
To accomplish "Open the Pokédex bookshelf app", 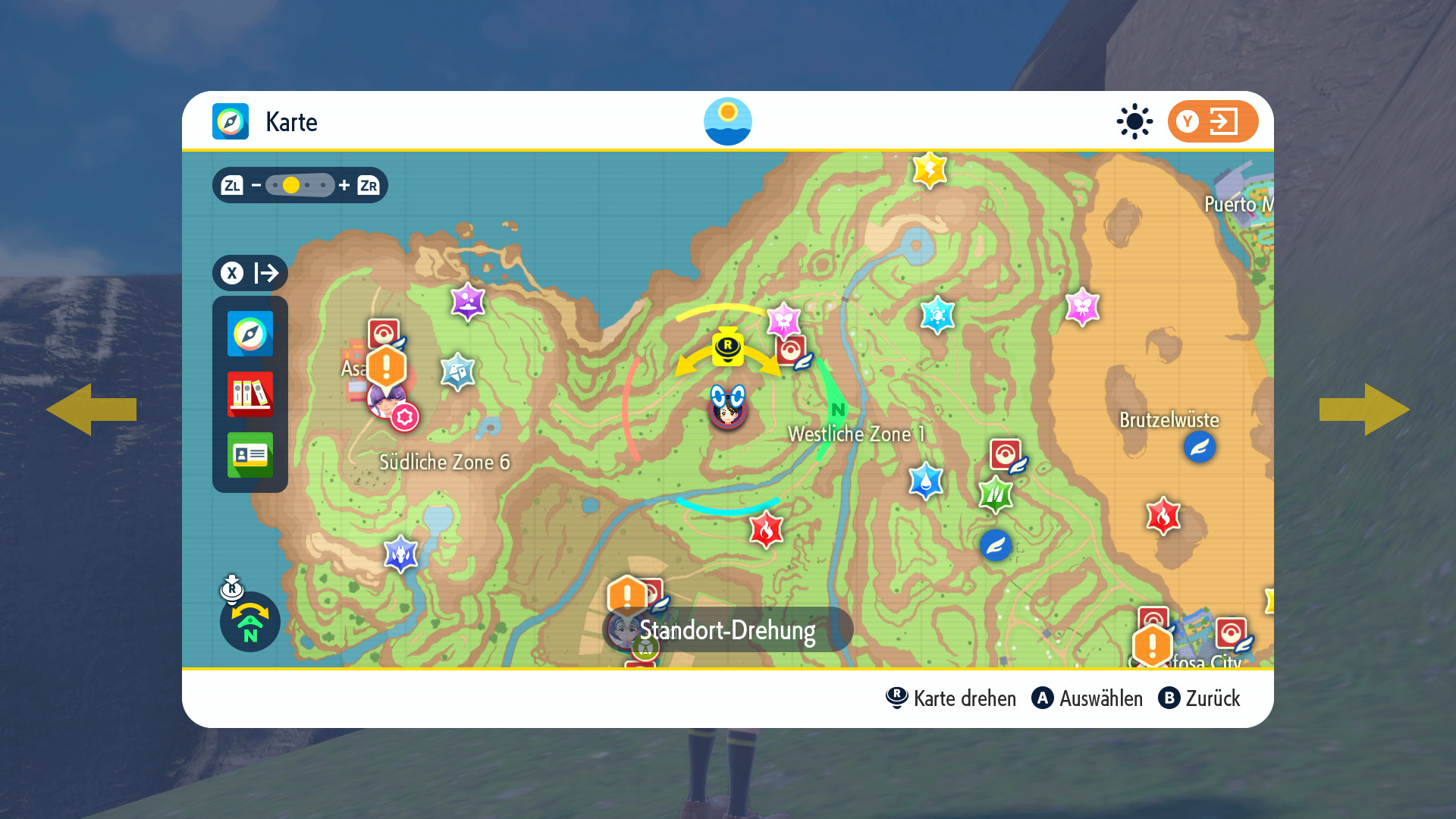I will point(249,394).
